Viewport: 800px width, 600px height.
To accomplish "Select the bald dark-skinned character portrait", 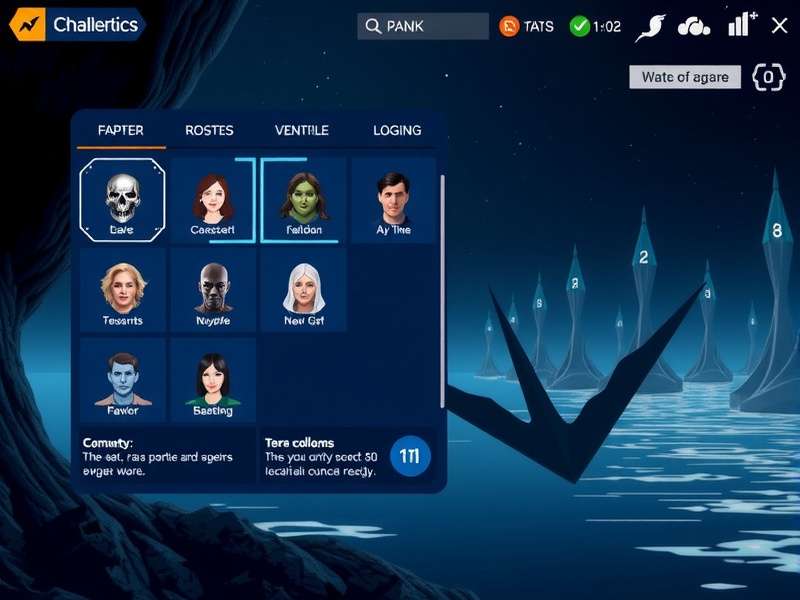I will pos(212,291).
